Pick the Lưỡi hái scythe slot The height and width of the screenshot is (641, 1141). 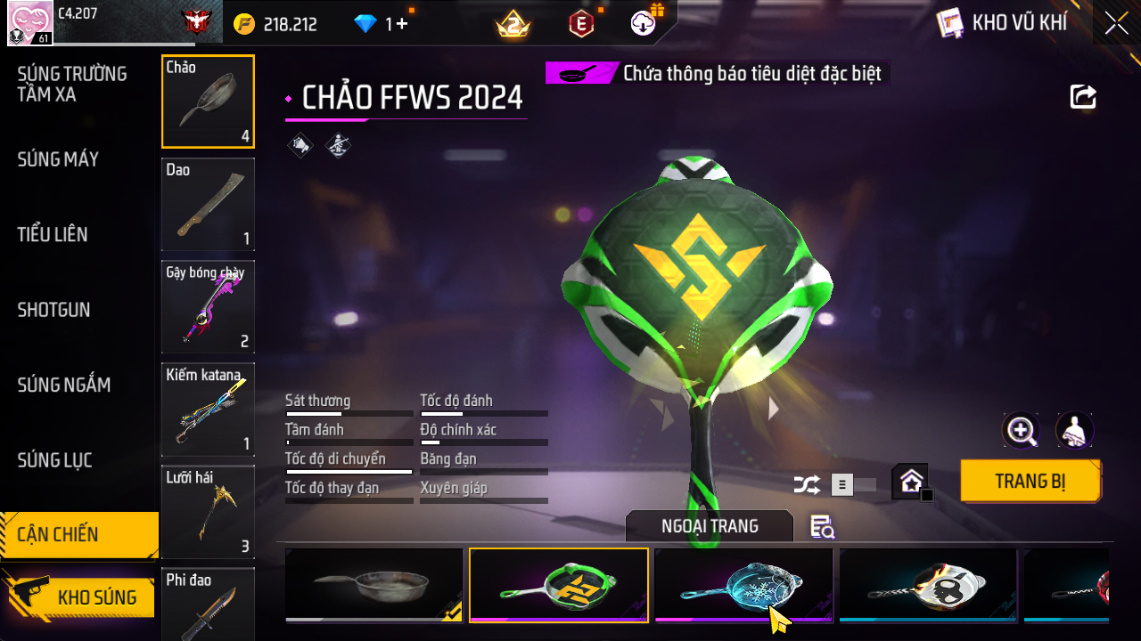coord(208,511)
